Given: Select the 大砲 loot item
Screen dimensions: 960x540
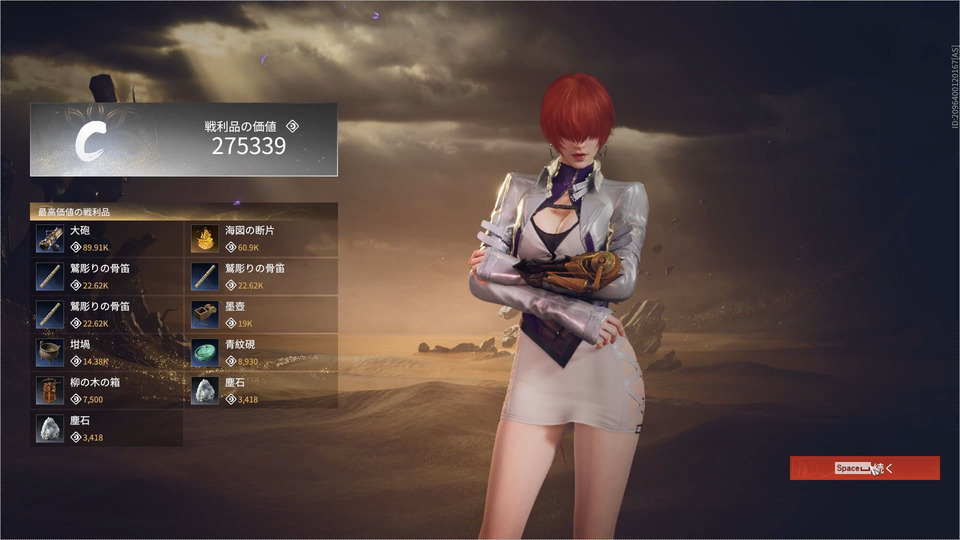Looking at the screenshot, I should (x=108, y=238).
